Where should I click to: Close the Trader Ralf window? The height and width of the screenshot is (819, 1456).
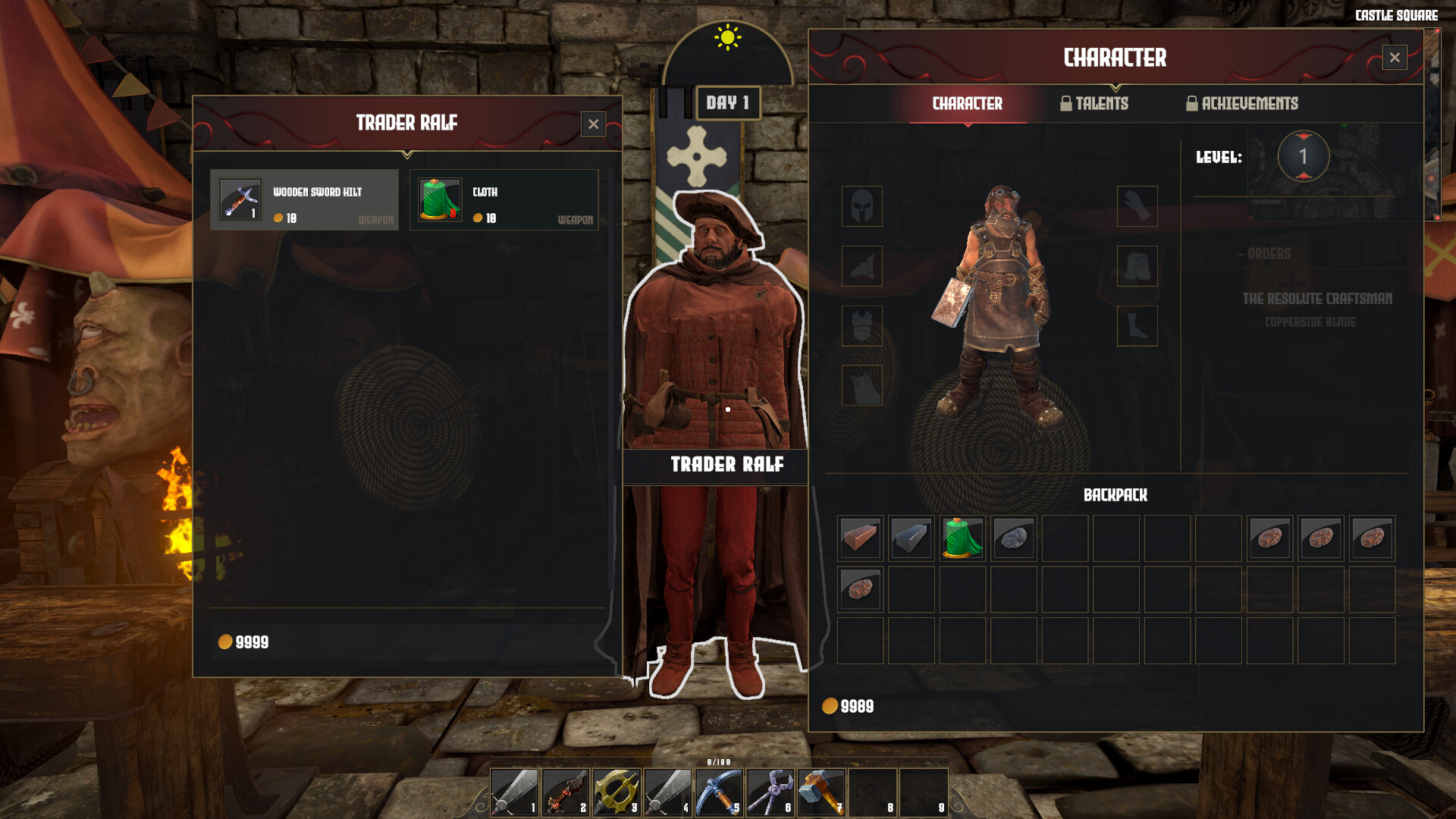click(x=592, y=124)
